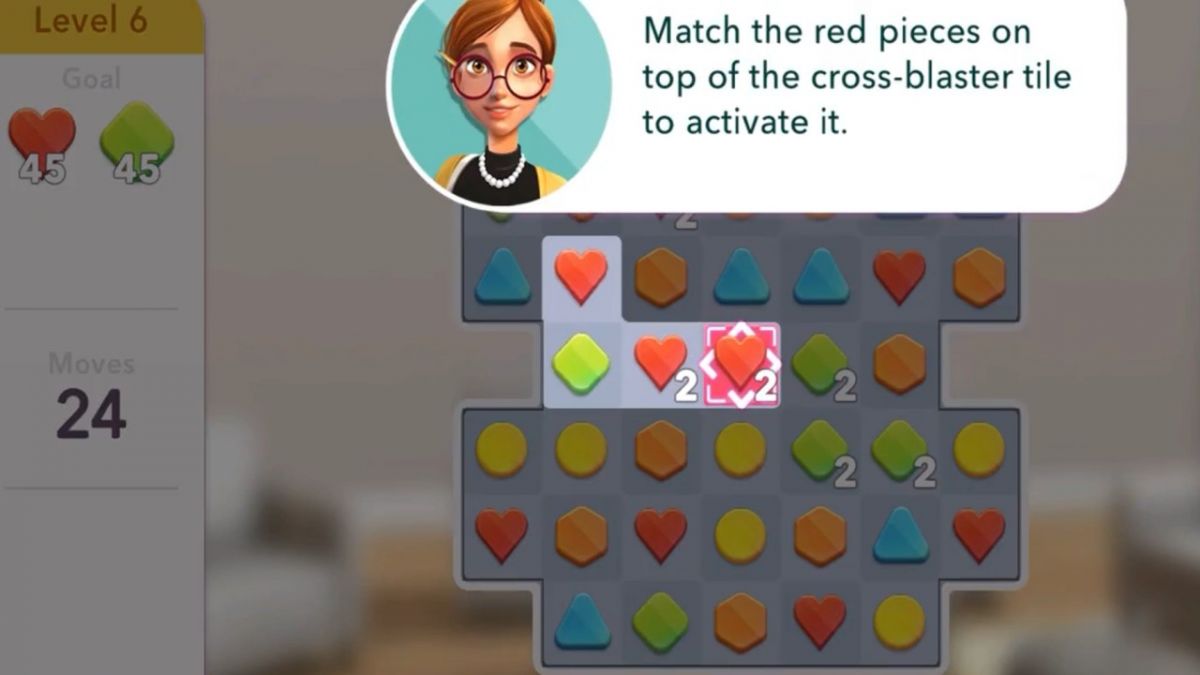The height and width of the screenshot is (675, 1200).
Task: Click the green diamond goal icon
Action: 137,137
